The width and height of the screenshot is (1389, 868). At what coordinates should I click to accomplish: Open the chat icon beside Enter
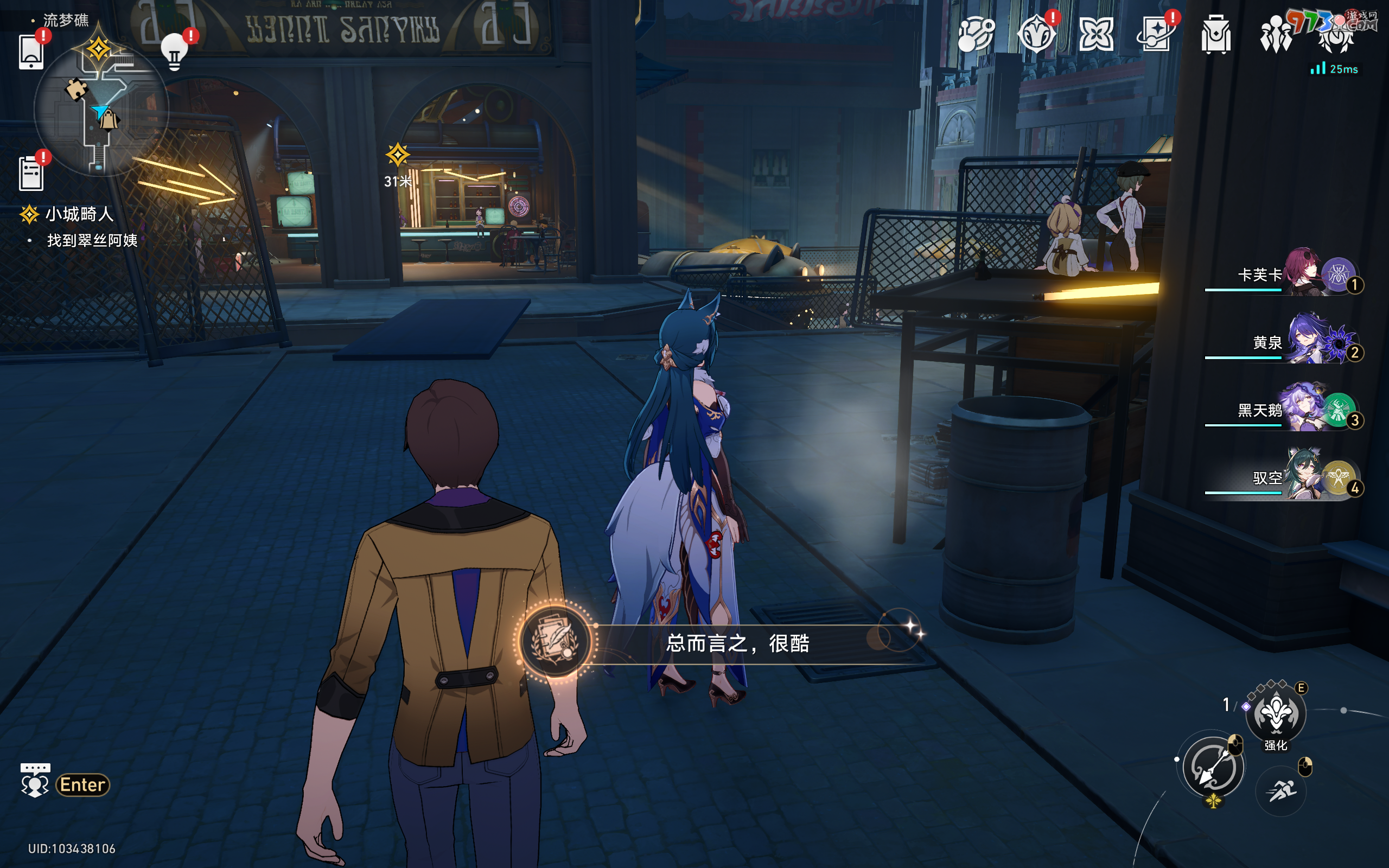coord(35,783)
